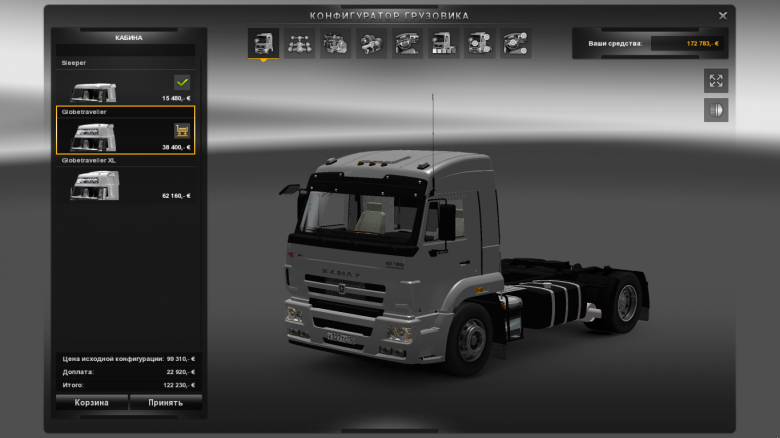Screen dimensions: 780x438
Task: Switch to the engine category tab
Action: click(335, 43)
